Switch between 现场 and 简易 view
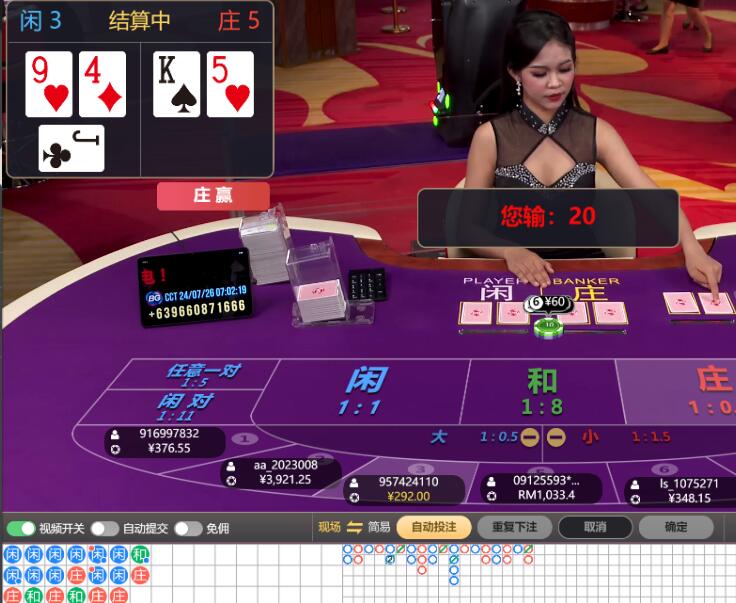This screenshot has width=736, height=603. (x=353, y=527)
